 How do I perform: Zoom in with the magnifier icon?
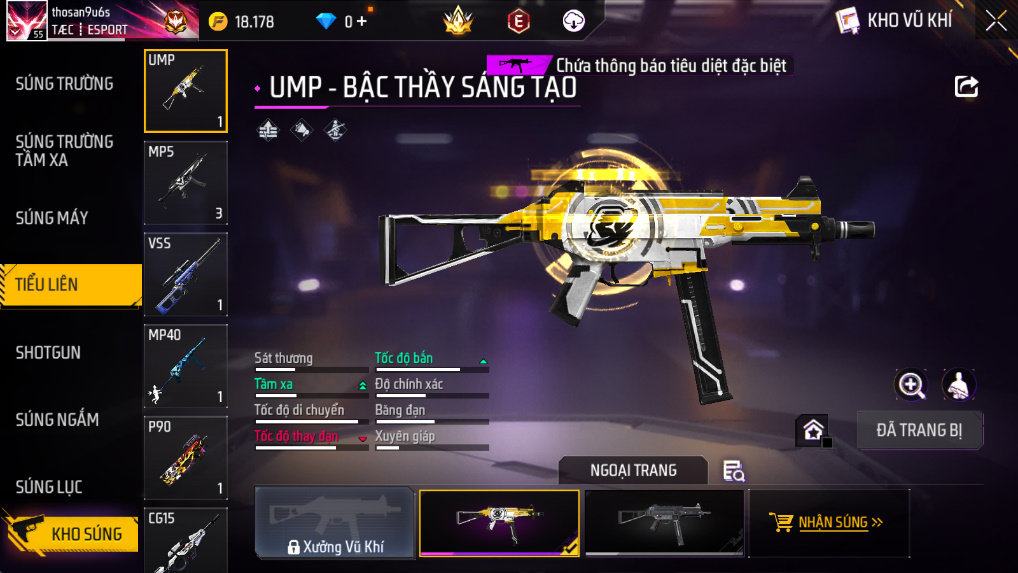910,384
